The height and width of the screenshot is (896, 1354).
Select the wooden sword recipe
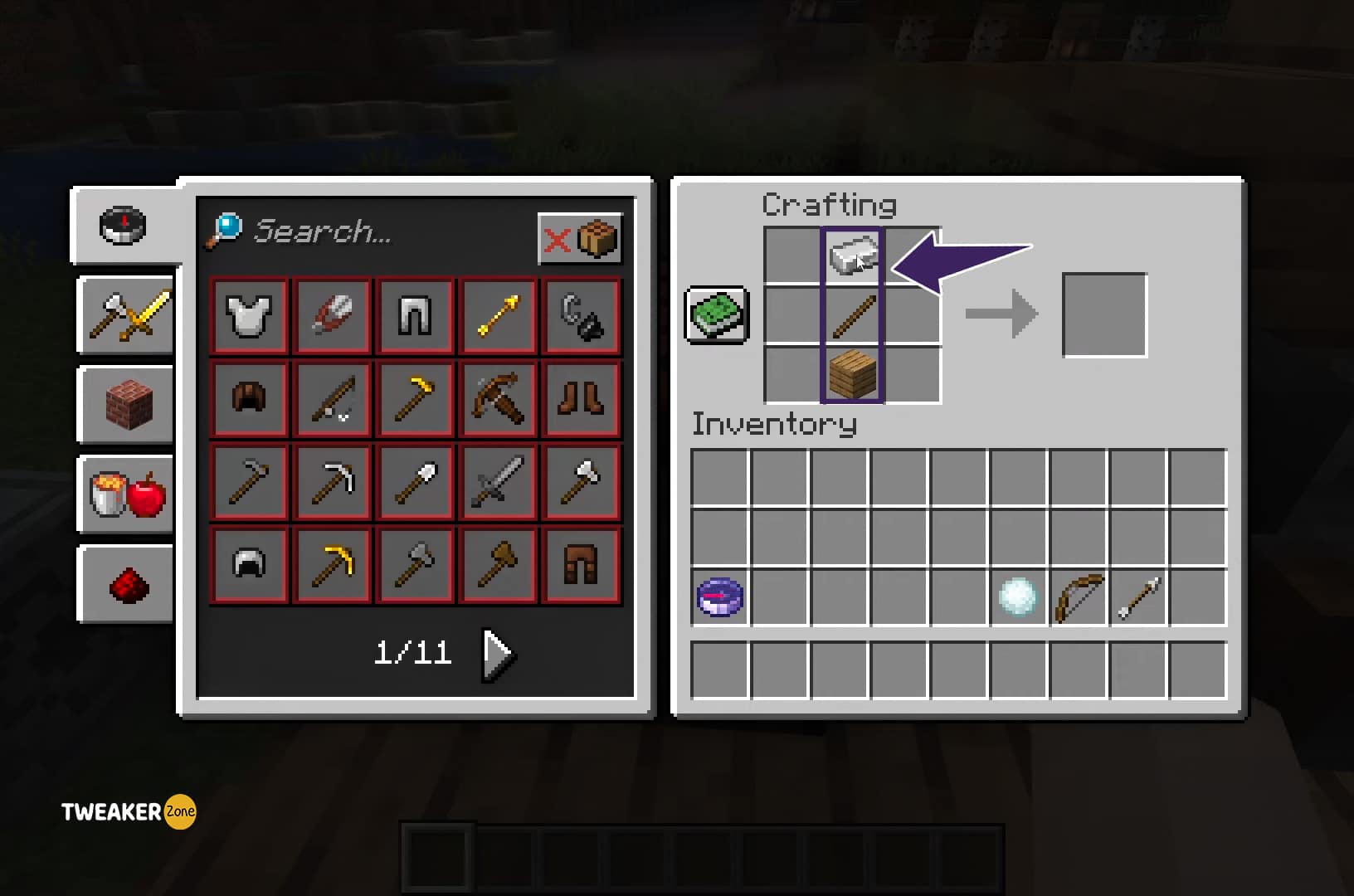pos(498,481)
